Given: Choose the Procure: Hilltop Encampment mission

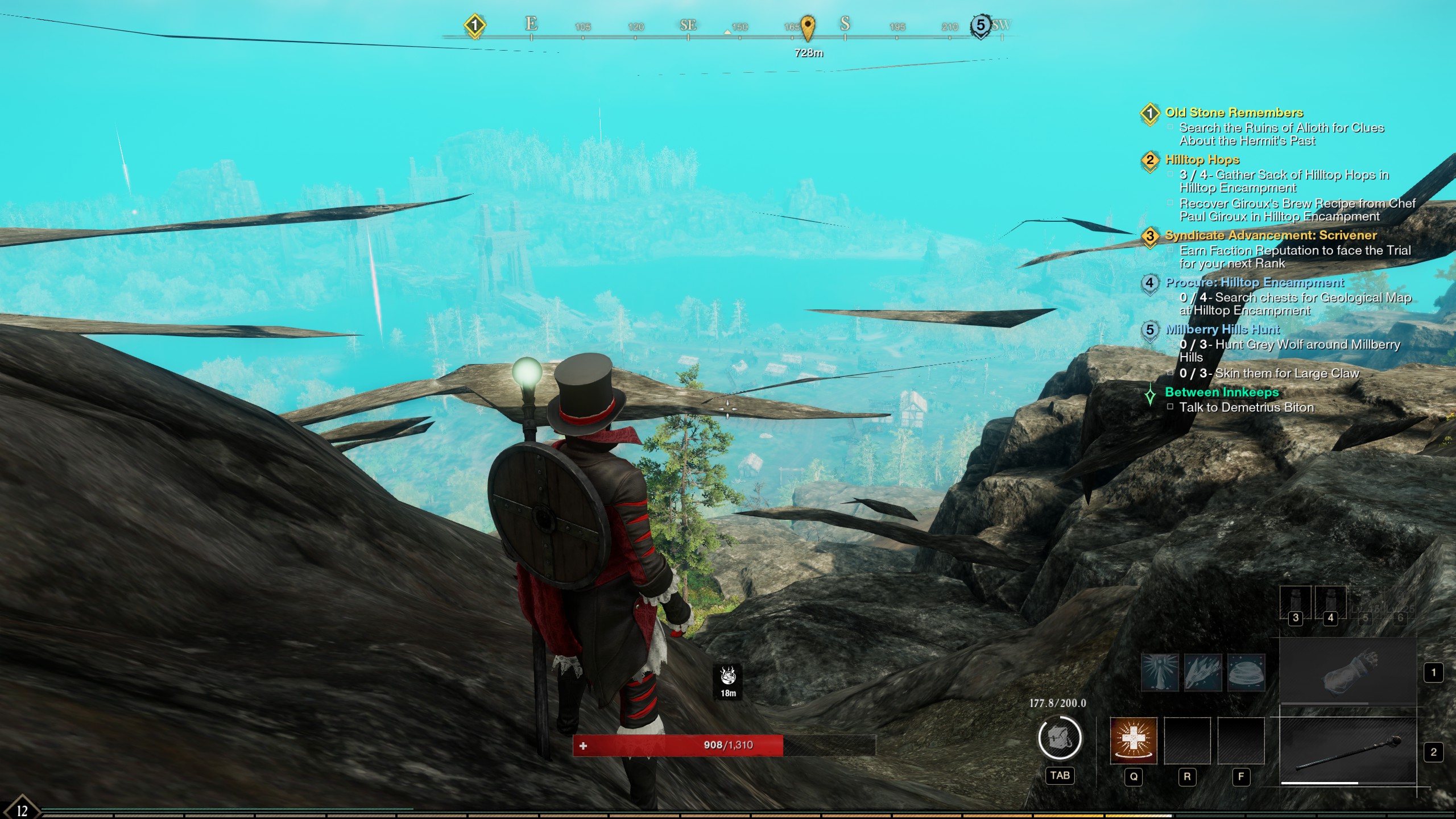Looking at the screenshot, I should click(1254, 283).
